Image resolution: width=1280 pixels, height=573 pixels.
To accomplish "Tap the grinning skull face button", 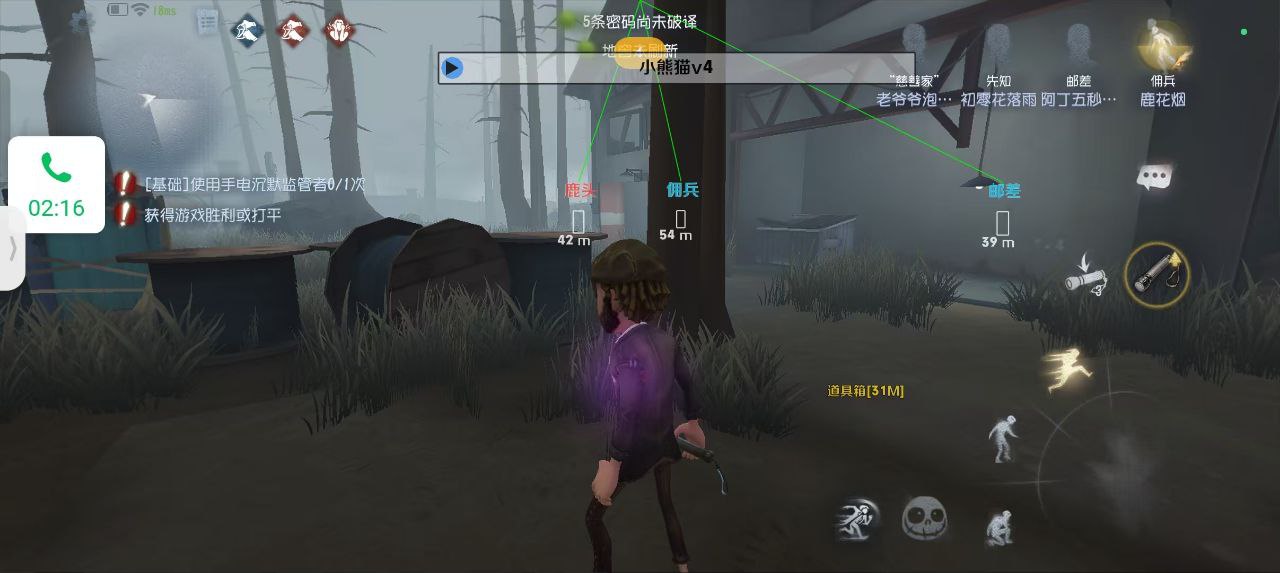I will (923, 519).
